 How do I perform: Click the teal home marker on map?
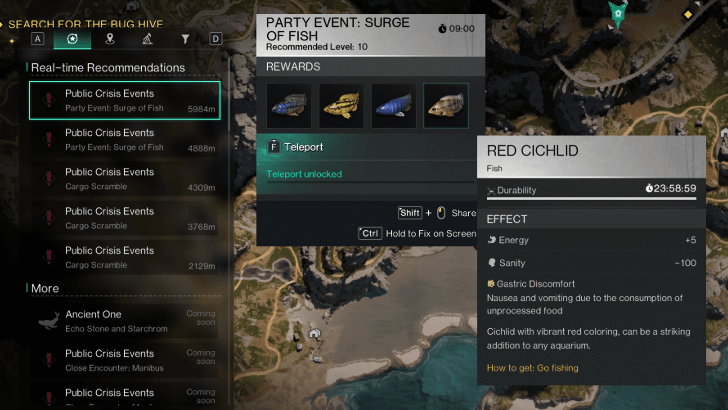pos(619,14)
